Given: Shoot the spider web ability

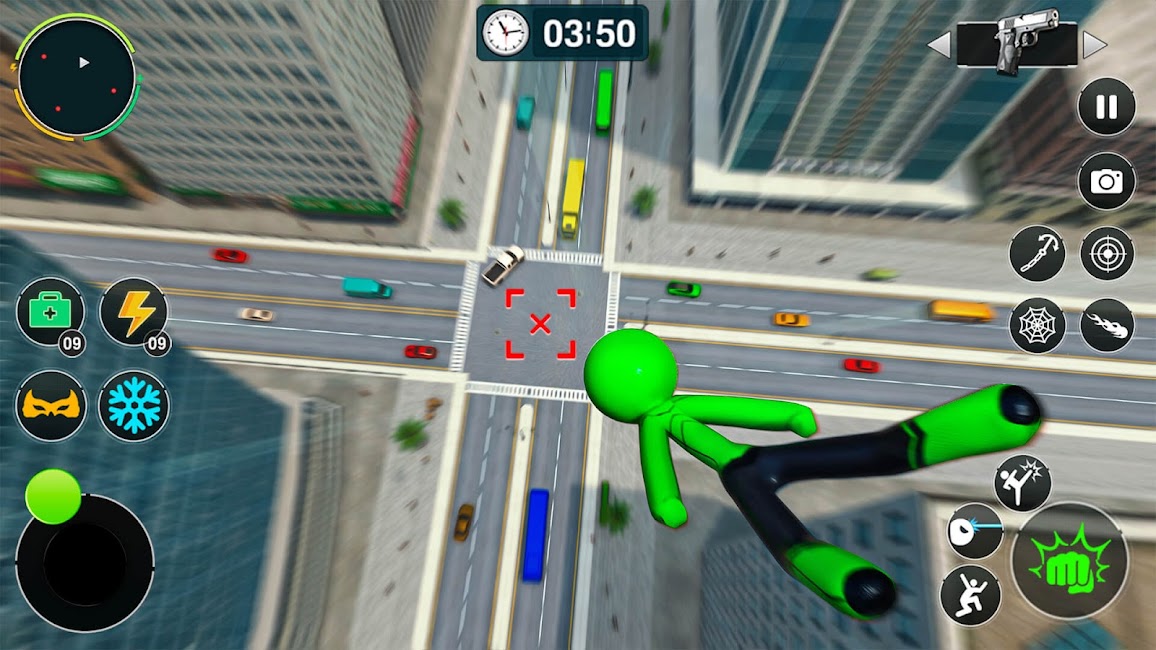Looking at the screenshot, I should (x=1037, y=325).
